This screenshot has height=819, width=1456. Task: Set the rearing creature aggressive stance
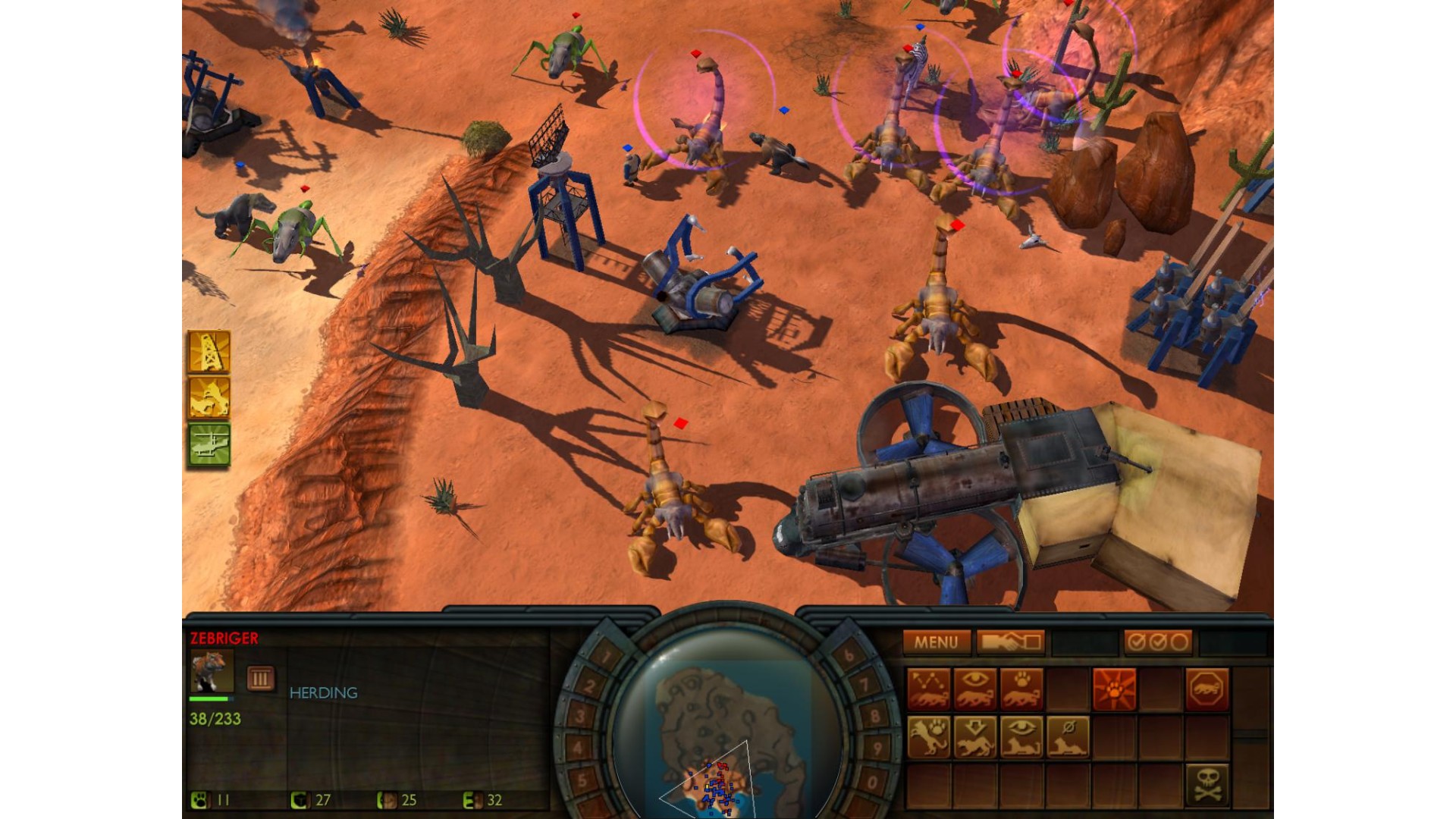[929, 736]
